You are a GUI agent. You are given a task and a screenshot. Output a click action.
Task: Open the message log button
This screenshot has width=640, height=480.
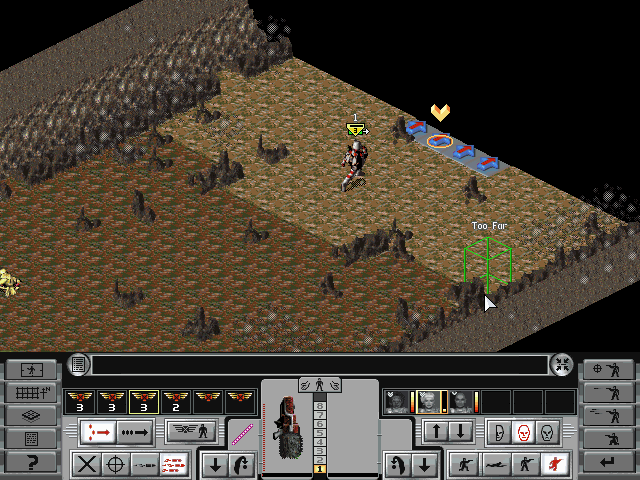click(x=79, y=365)
